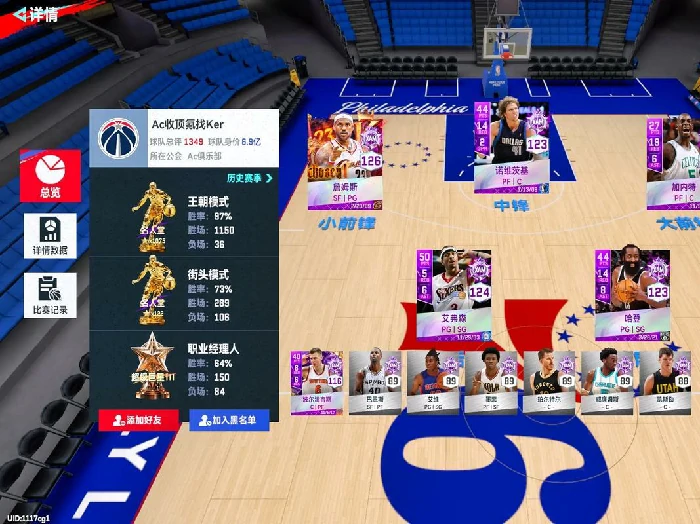Select the LeBron James 126 card
Viewport: 700px width, 524px height.
(x=345, y=160)
